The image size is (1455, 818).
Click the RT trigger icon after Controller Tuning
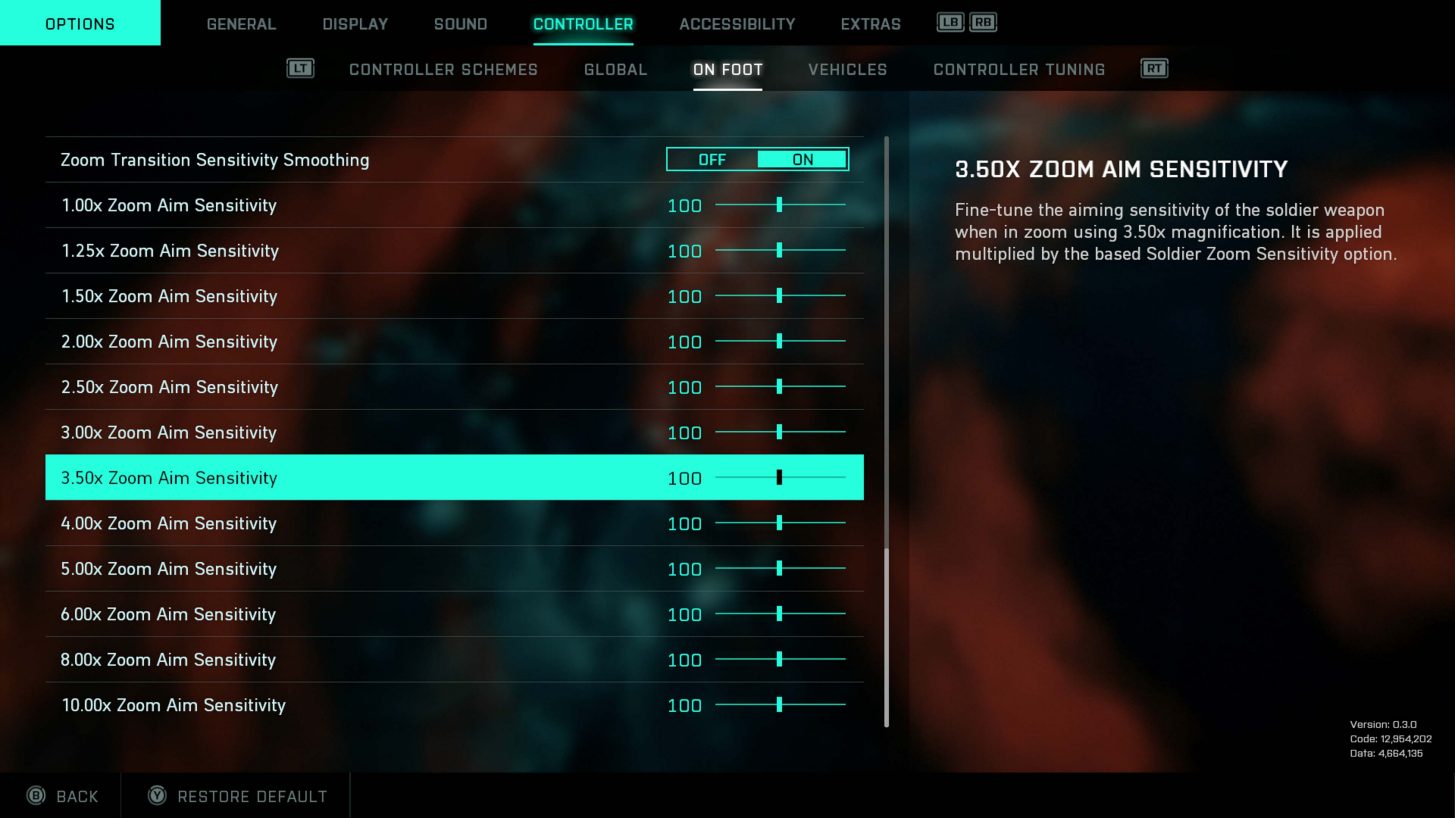click(x=1154, y=69)
